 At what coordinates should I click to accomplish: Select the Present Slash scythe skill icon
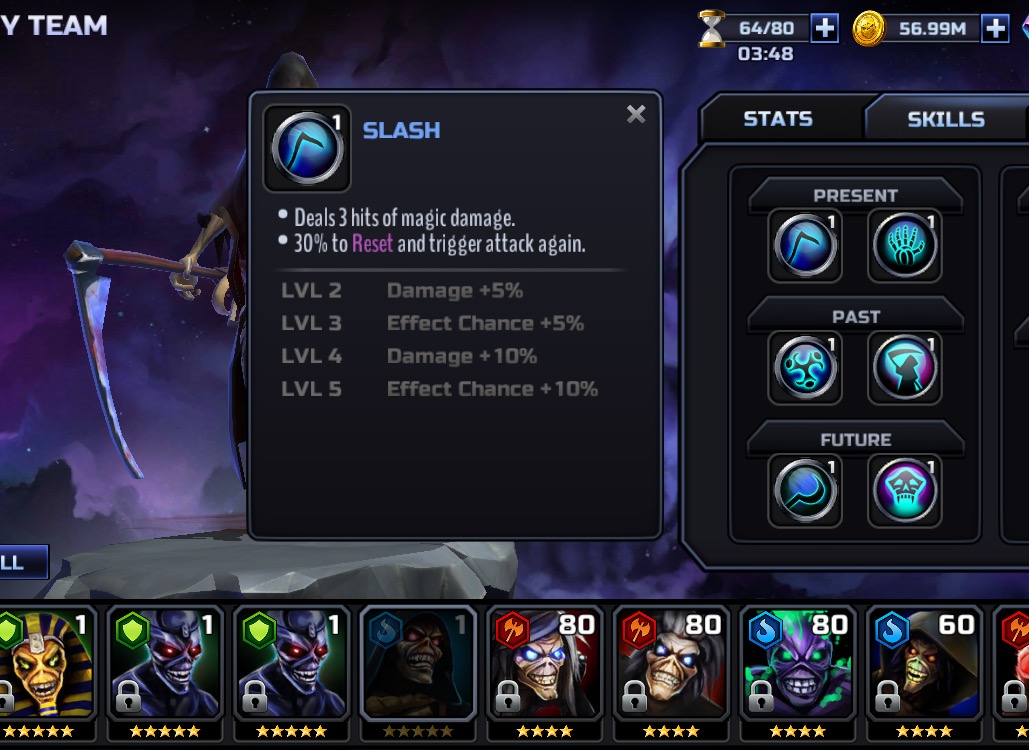point(805,245)
